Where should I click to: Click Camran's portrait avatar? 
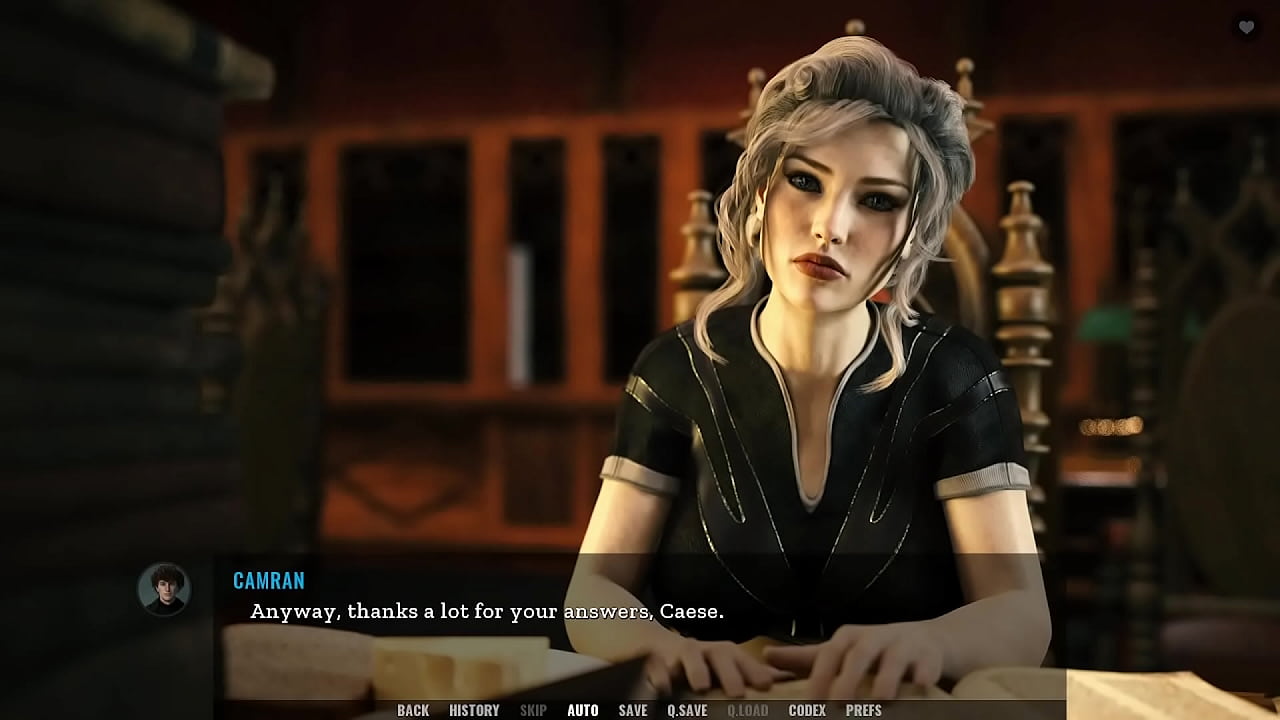(x=163, y=588)
